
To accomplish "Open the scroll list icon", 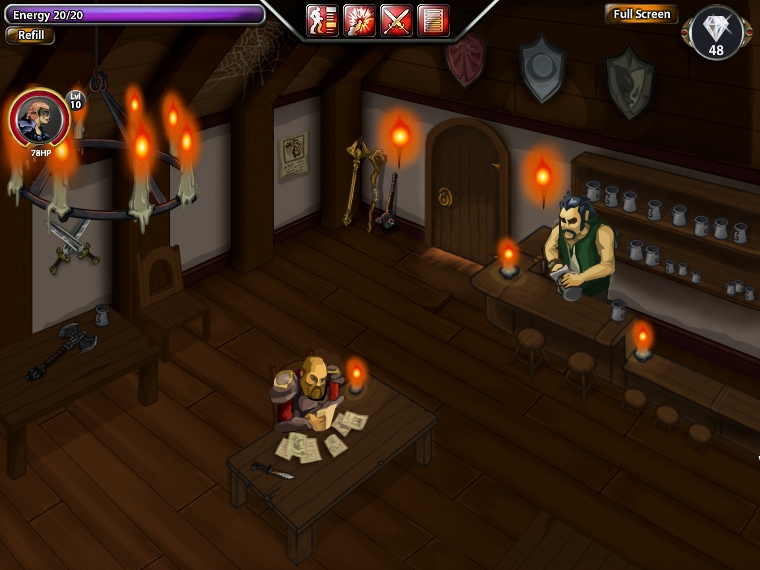I will pos(433,20).
